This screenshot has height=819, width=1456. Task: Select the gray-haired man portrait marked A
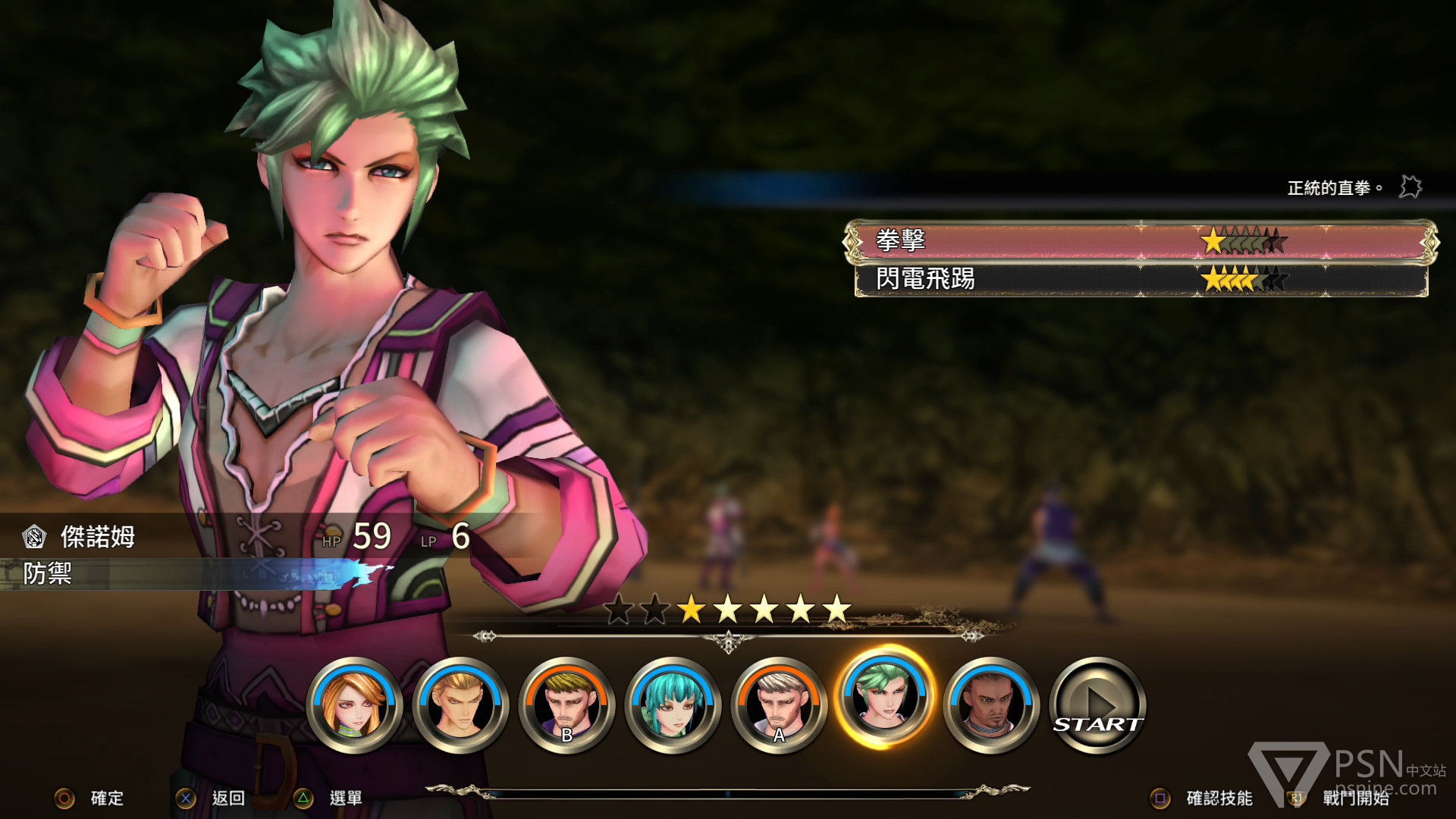[x=778, y=706]
